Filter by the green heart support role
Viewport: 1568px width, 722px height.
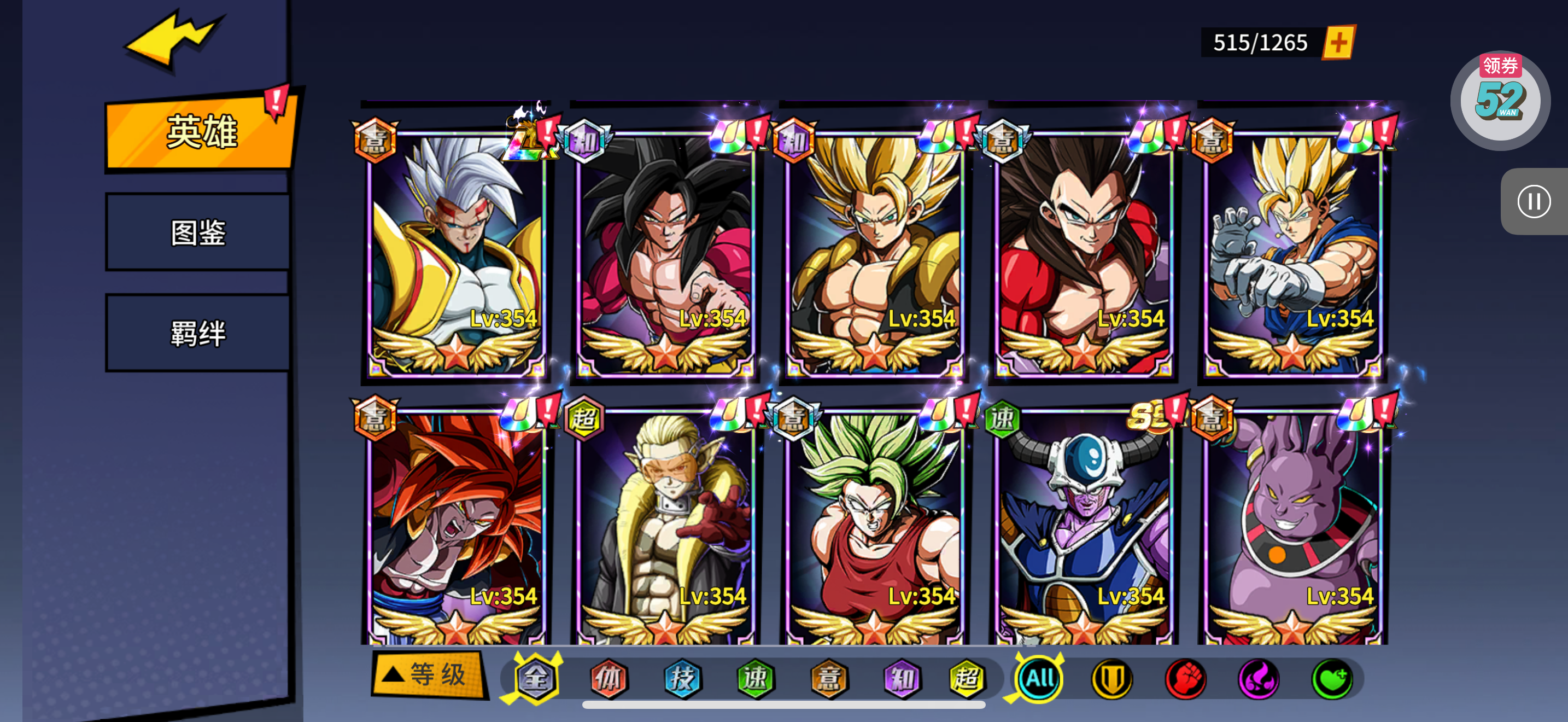pos(1332,678)
